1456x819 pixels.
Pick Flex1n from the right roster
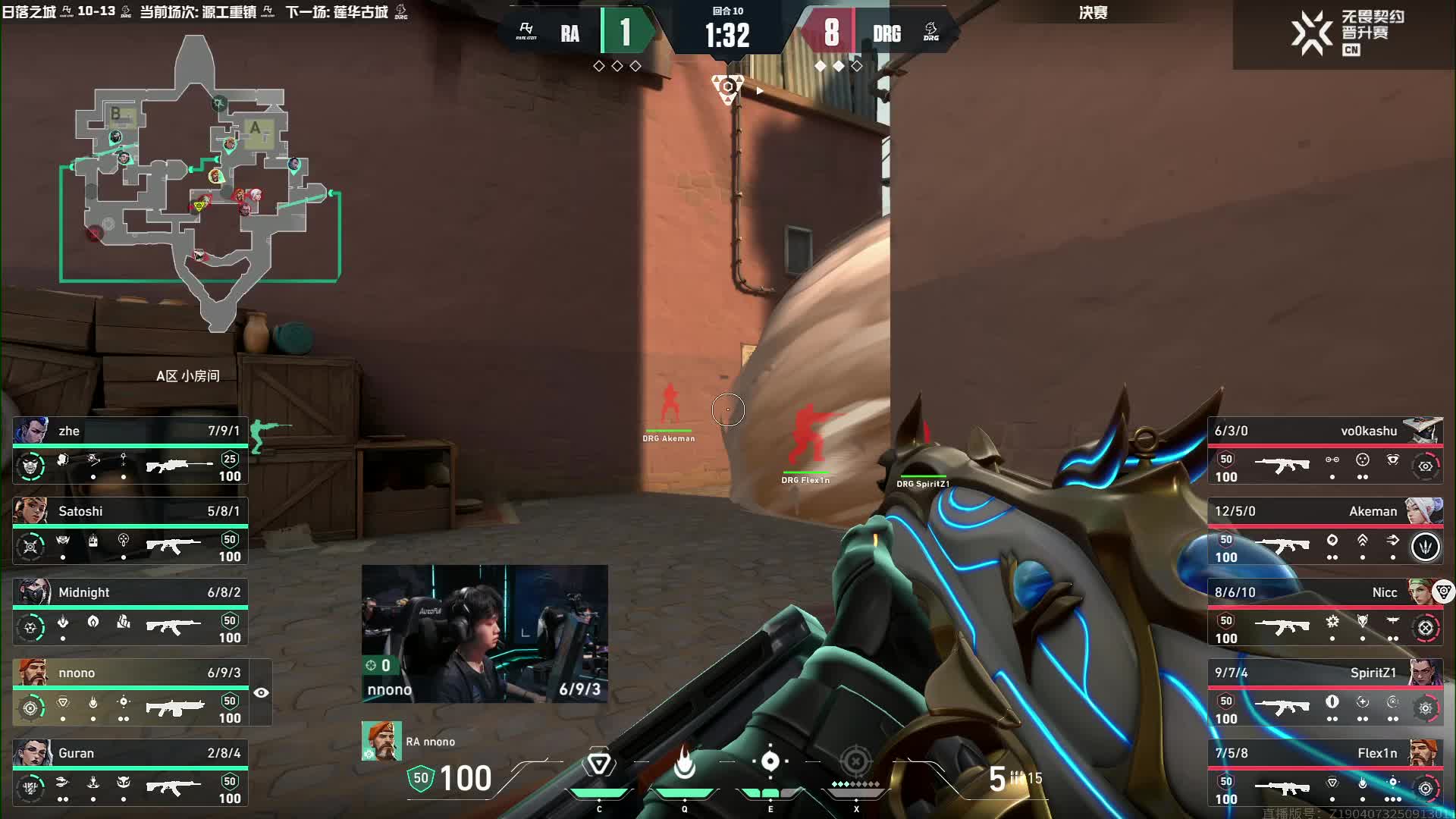1325,773
